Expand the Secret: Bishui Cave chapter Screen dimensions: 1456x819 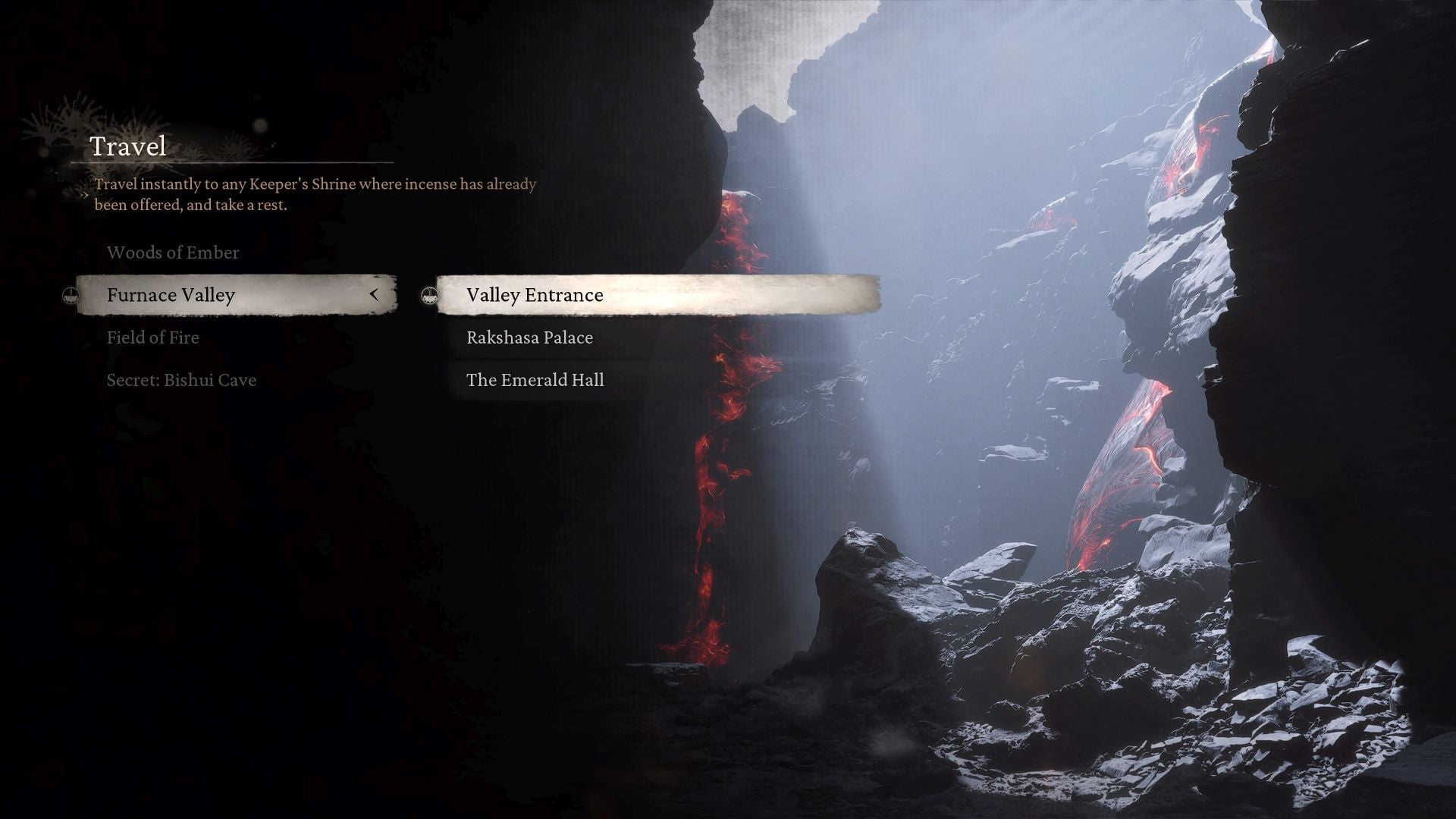pyautogui.click(x=180, y=380)
